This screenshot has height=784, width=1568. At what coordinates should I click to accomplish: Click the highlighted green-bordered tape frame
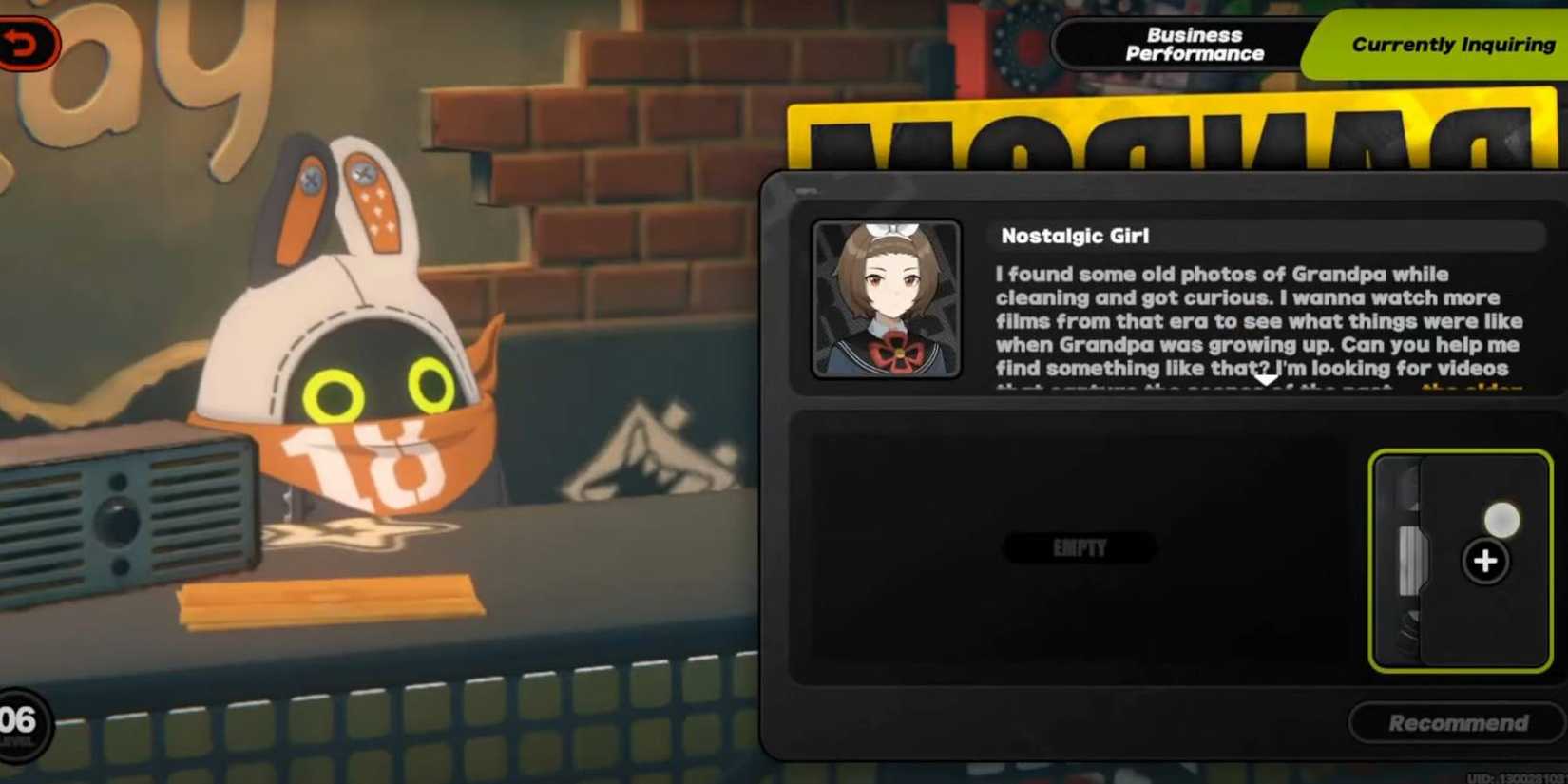pyautogui.click(x=1460, y=561)
